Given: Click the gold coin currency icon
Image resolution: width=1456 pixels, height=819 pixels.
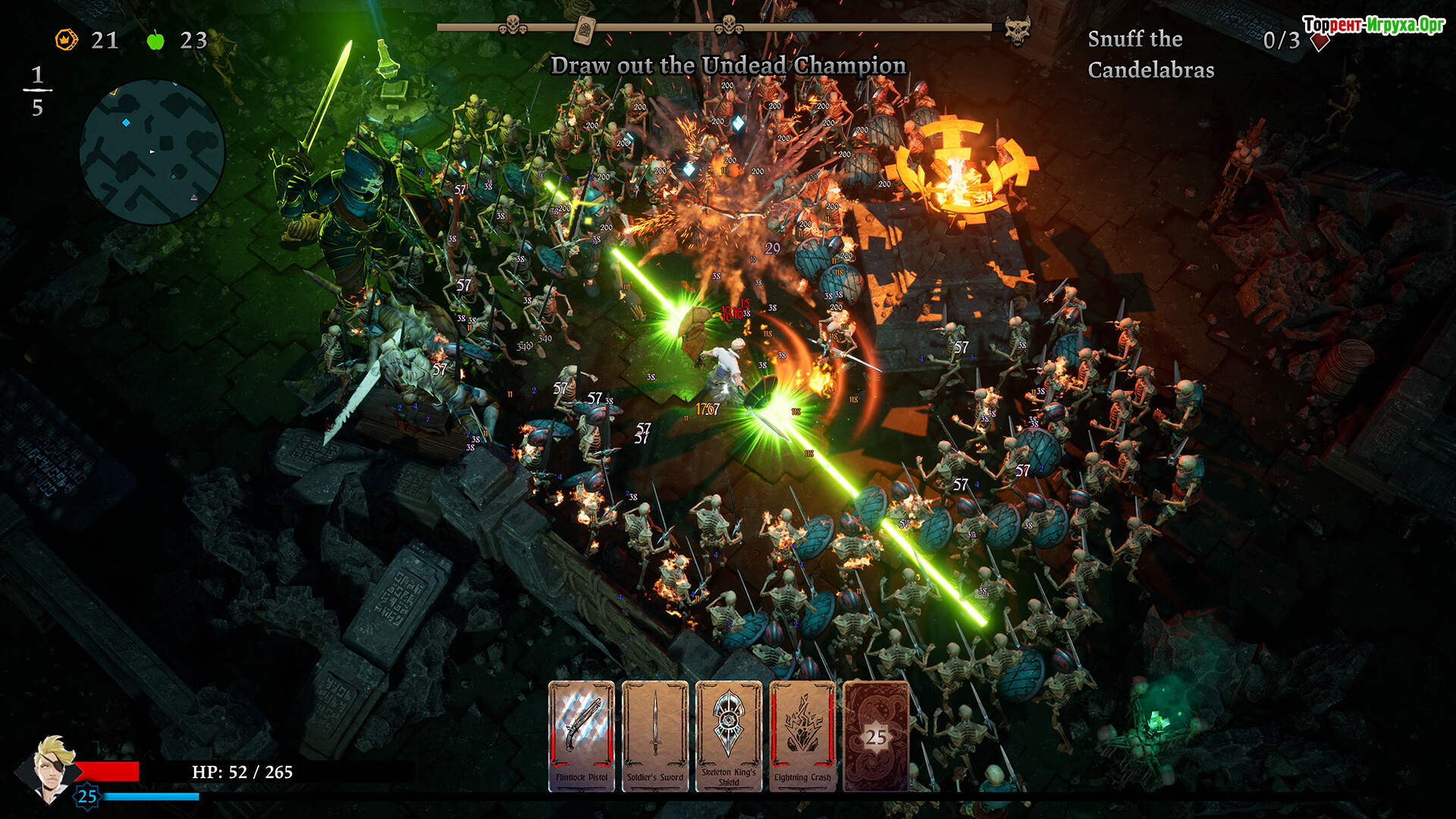Looking at the screenshot, I should [67, 39].
